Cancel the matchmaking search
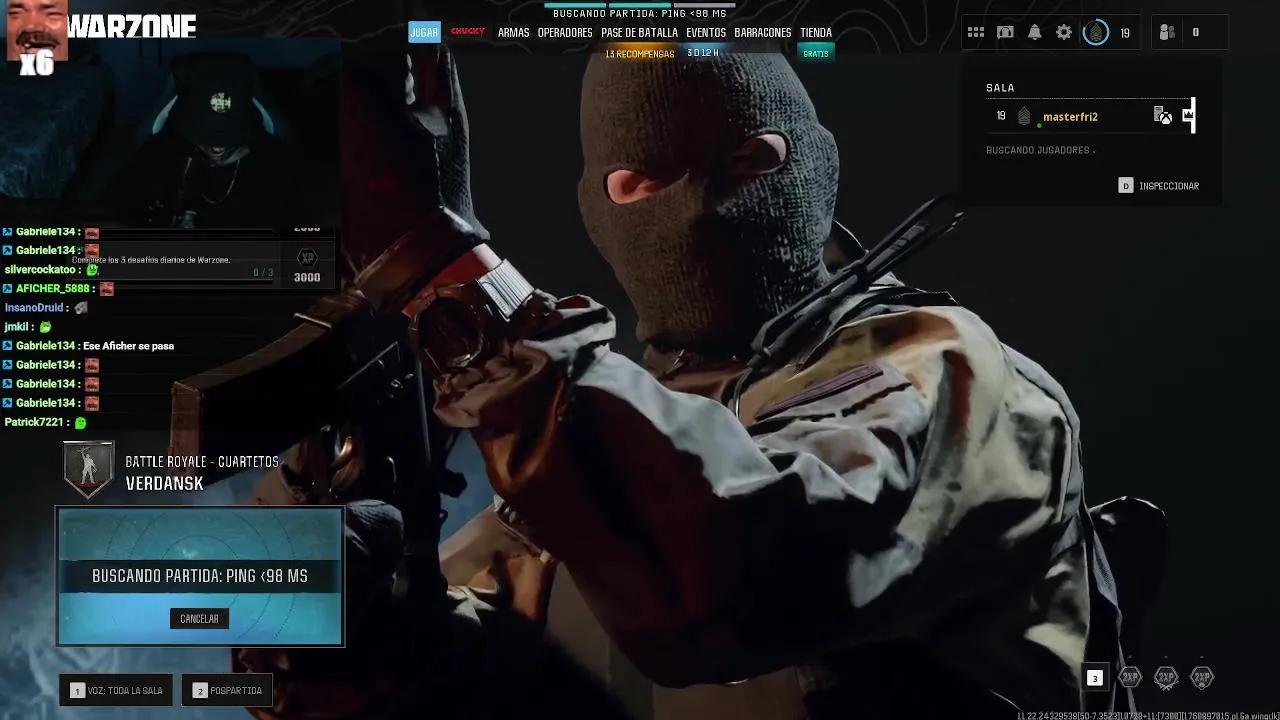 pyautogui.click(x=199, y=619)
